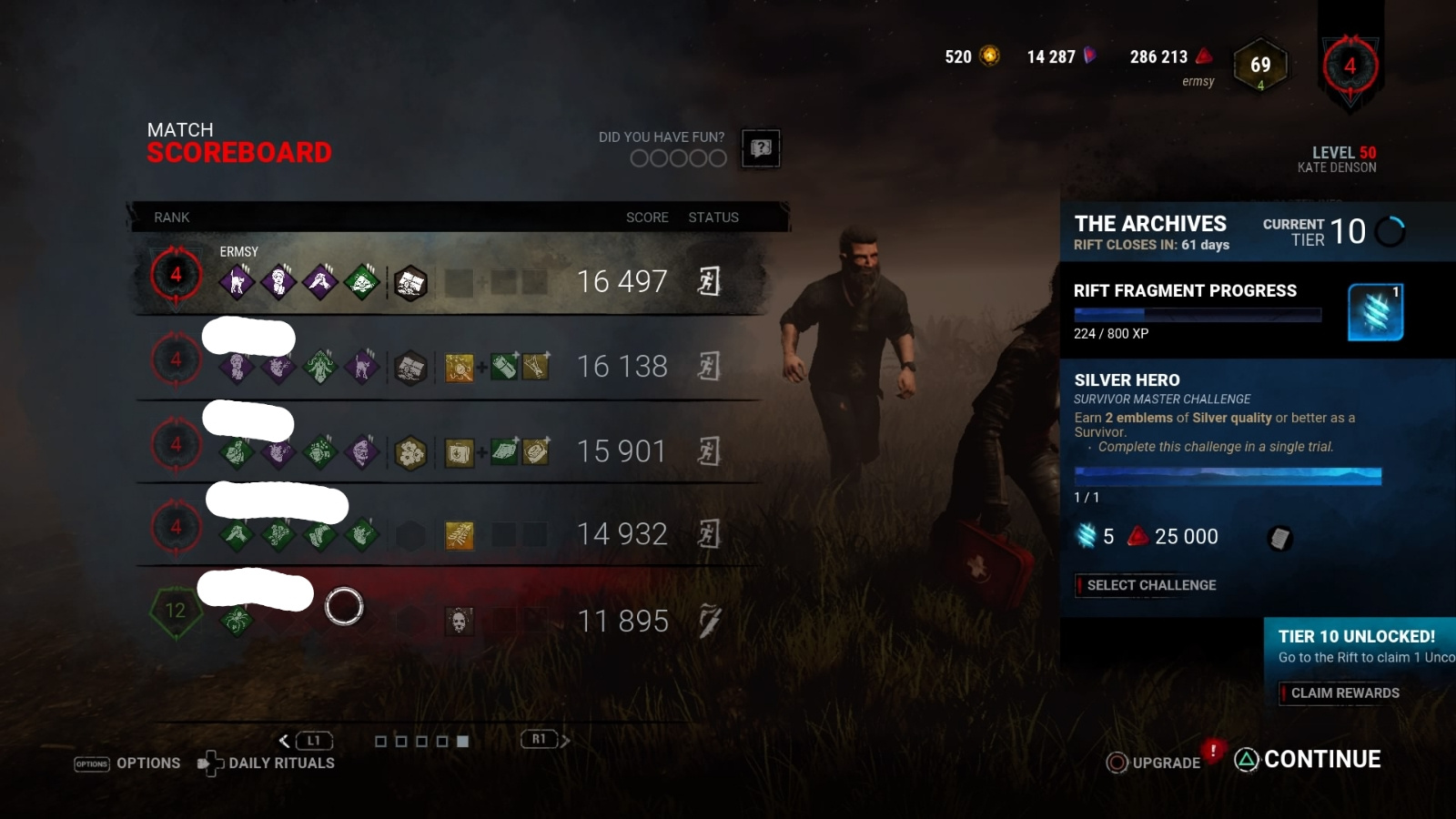Click the Current Tier 10 progress ring
The height and width of the screenshot is (819, 1456).
pos(1390,231)
